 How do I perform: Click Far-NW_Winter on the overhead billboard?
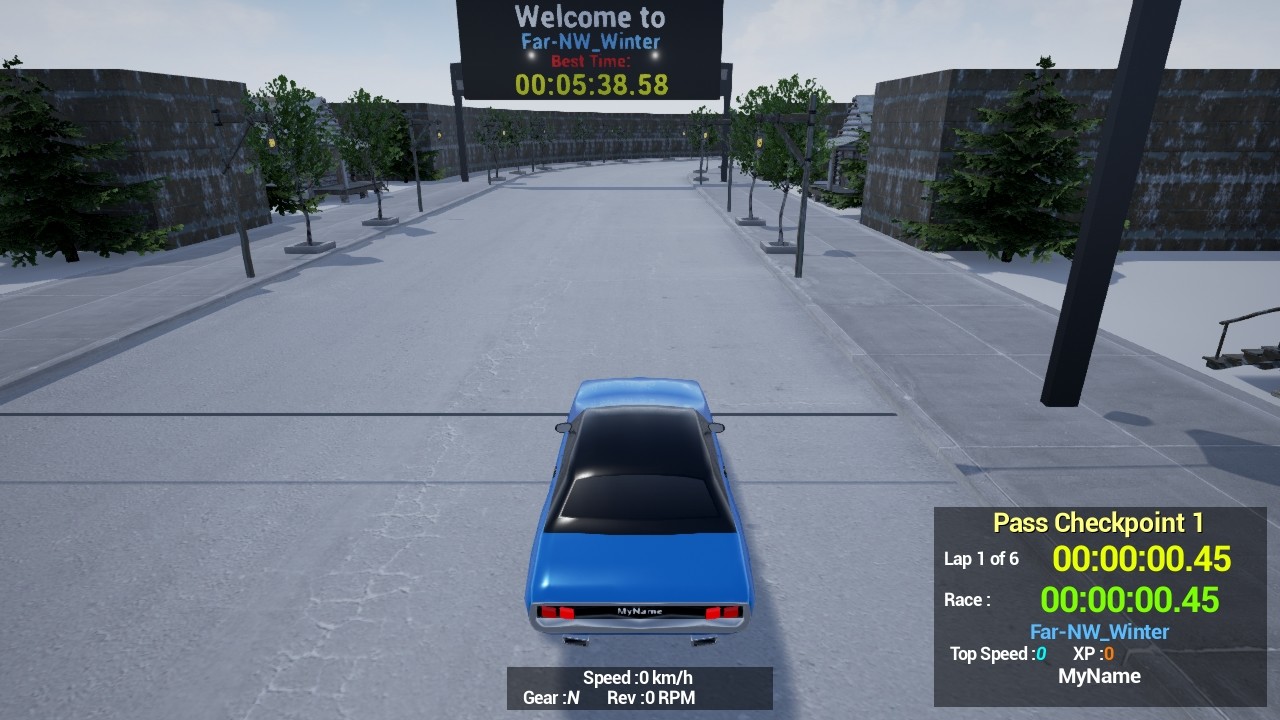pyautogui.click(x=590, y=41)
